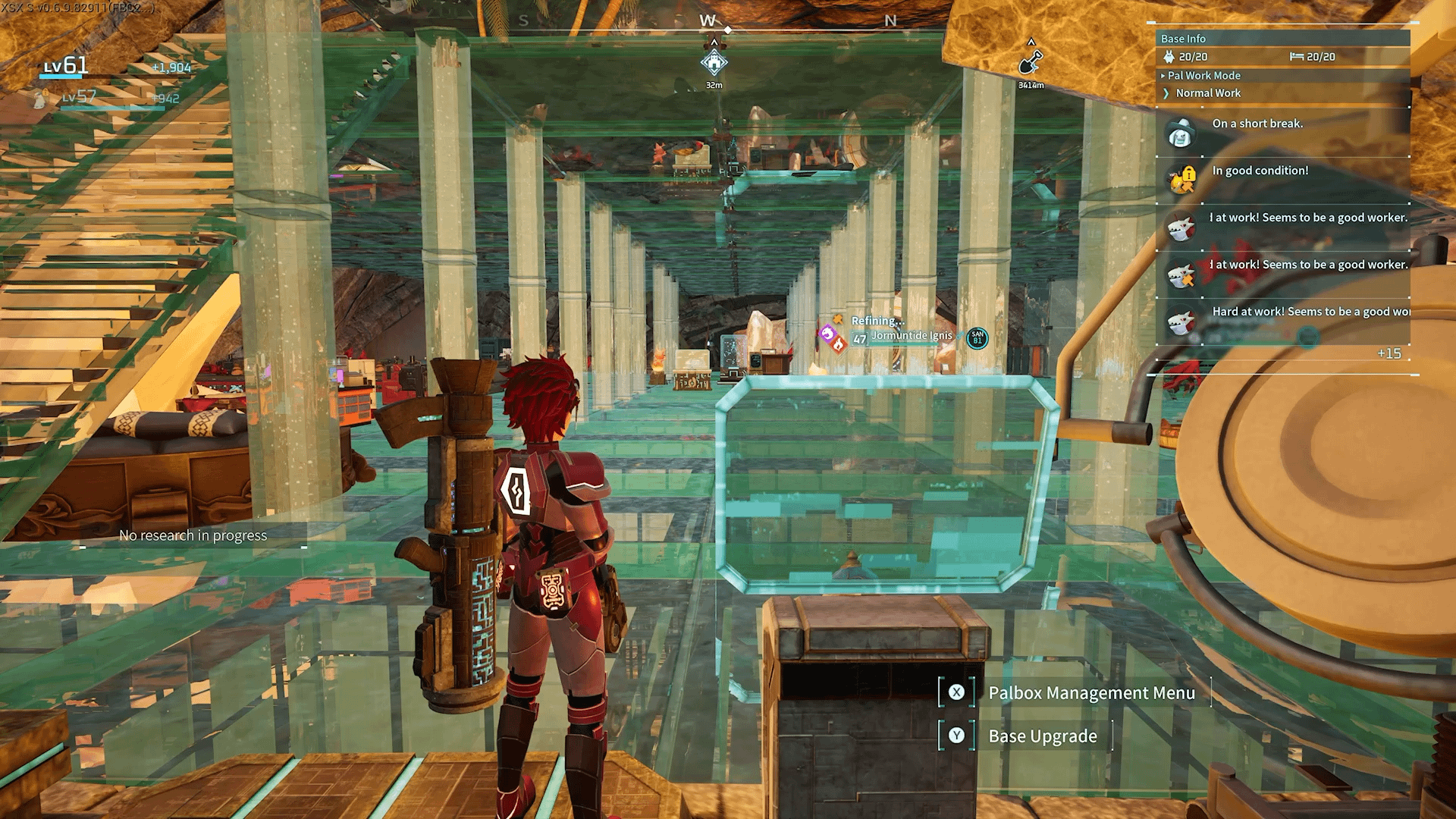Open the Palbox Management Menu option
This screenshot has width=1456, height=819.
(x=1090, y=693)
